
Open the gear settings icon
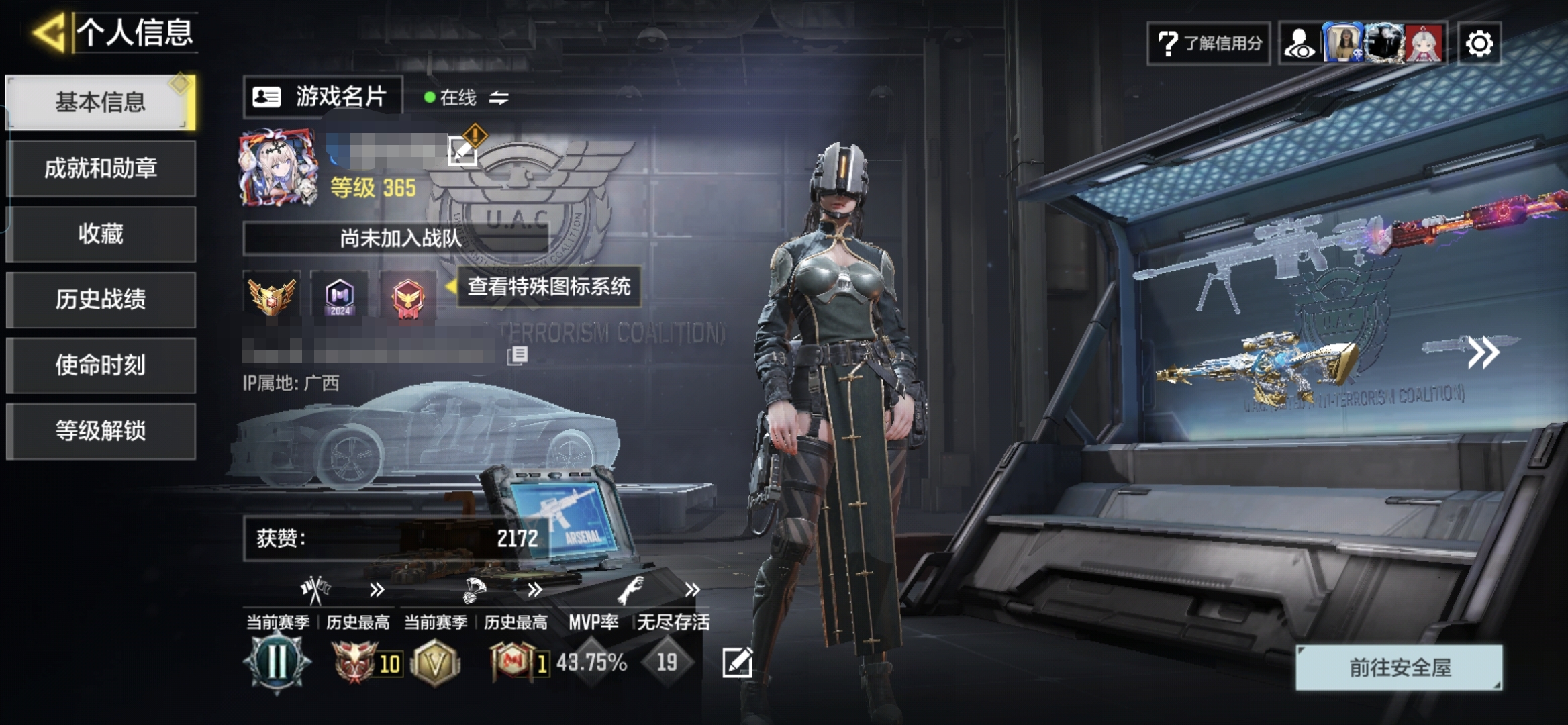(x=1479, y=44)
